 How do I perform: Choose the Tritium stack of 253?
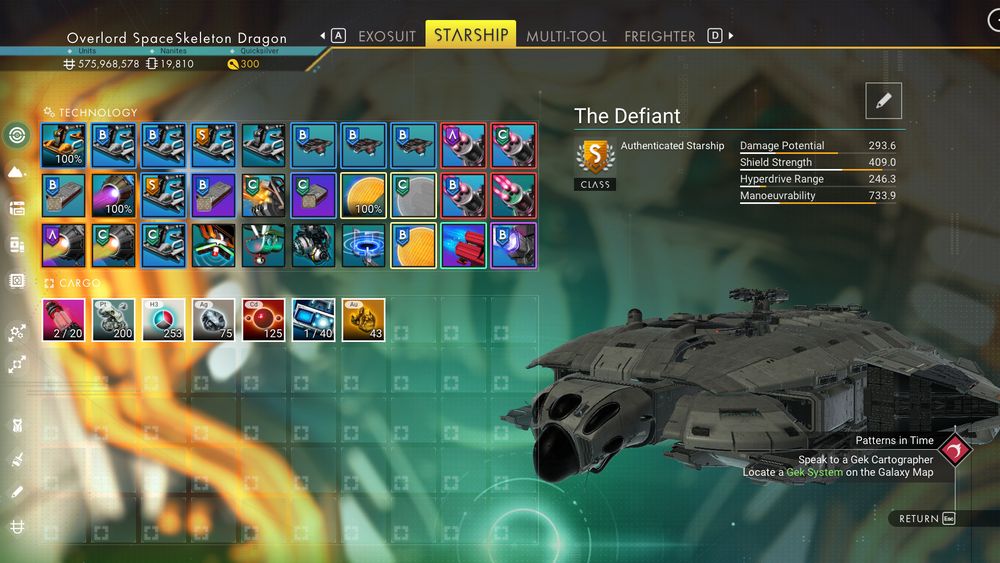pyautogui.click(x=164, y=320)
